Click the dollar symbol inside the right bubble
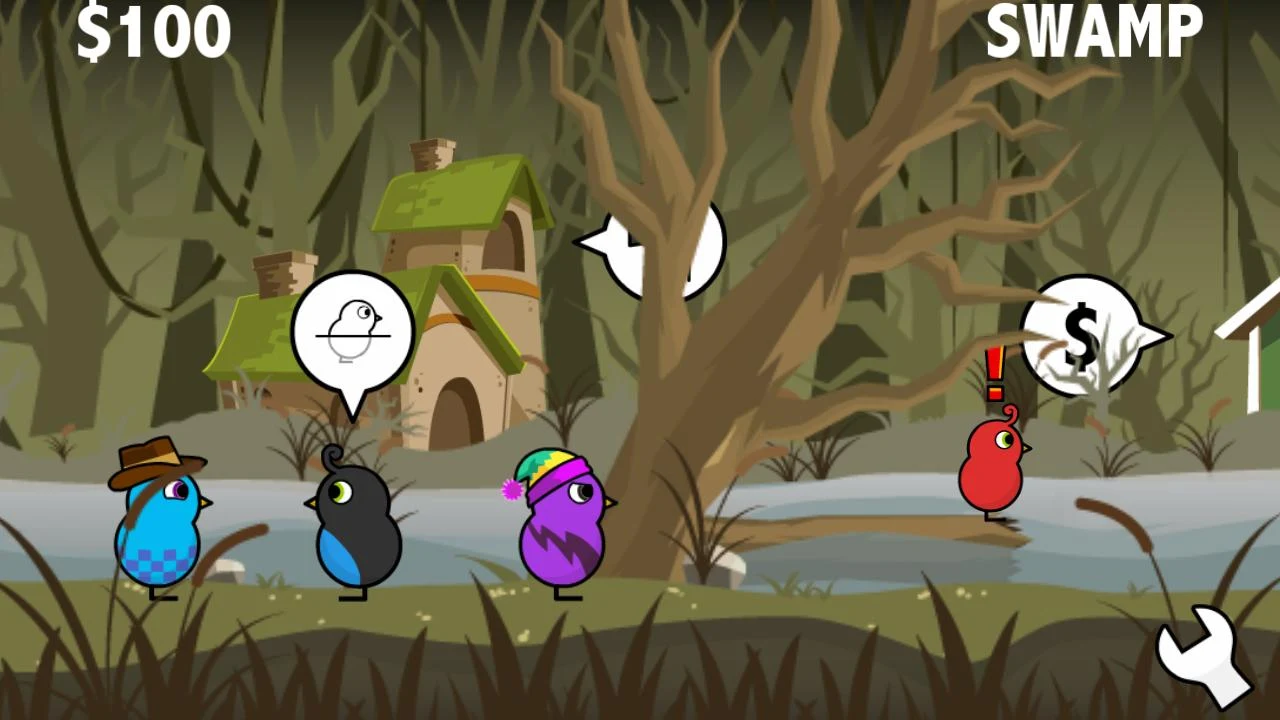1280x720 pixels. 1081,335
